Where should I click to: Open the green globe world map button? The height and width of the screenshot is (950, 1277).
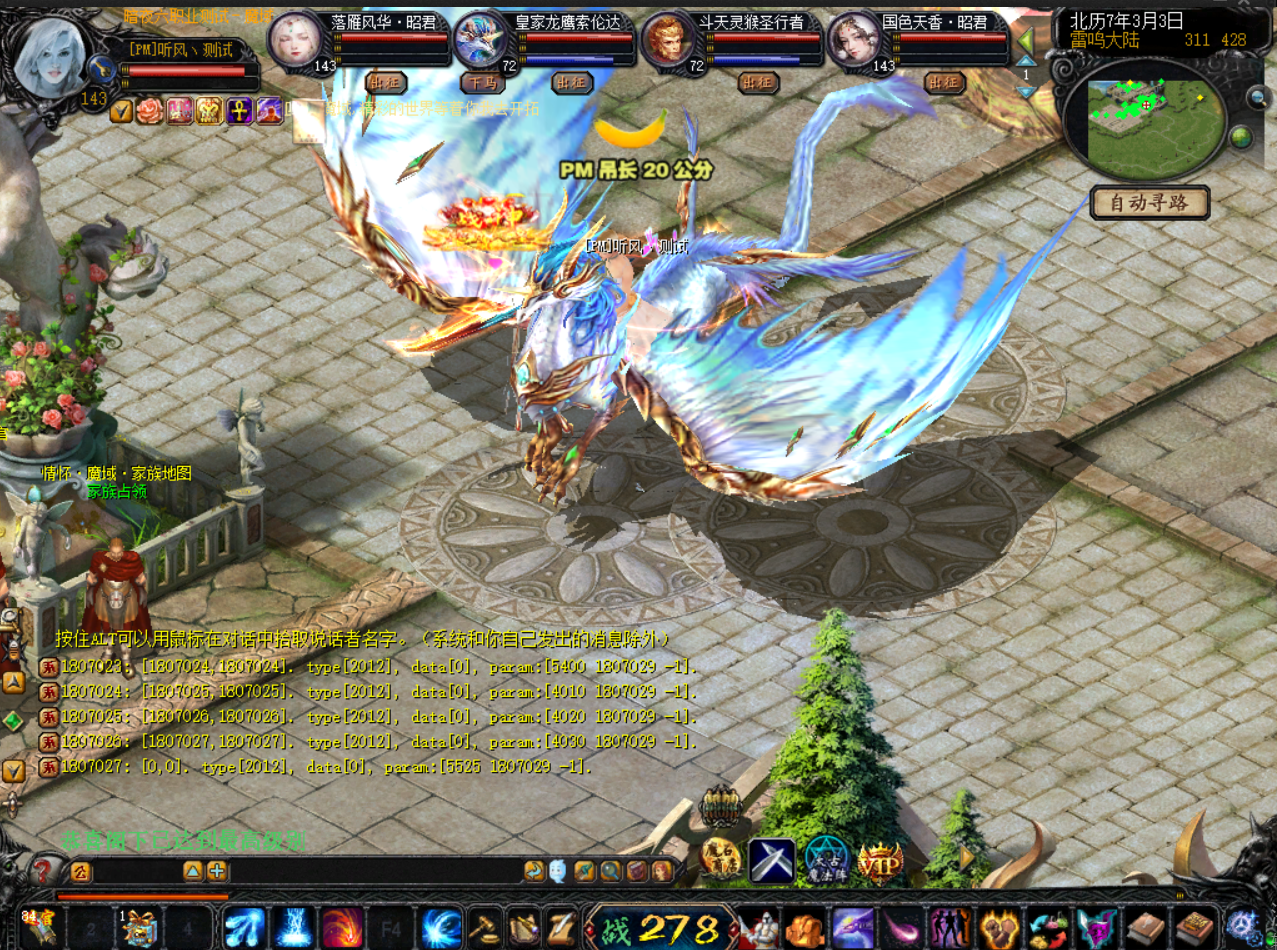[x=1241, y=137]
